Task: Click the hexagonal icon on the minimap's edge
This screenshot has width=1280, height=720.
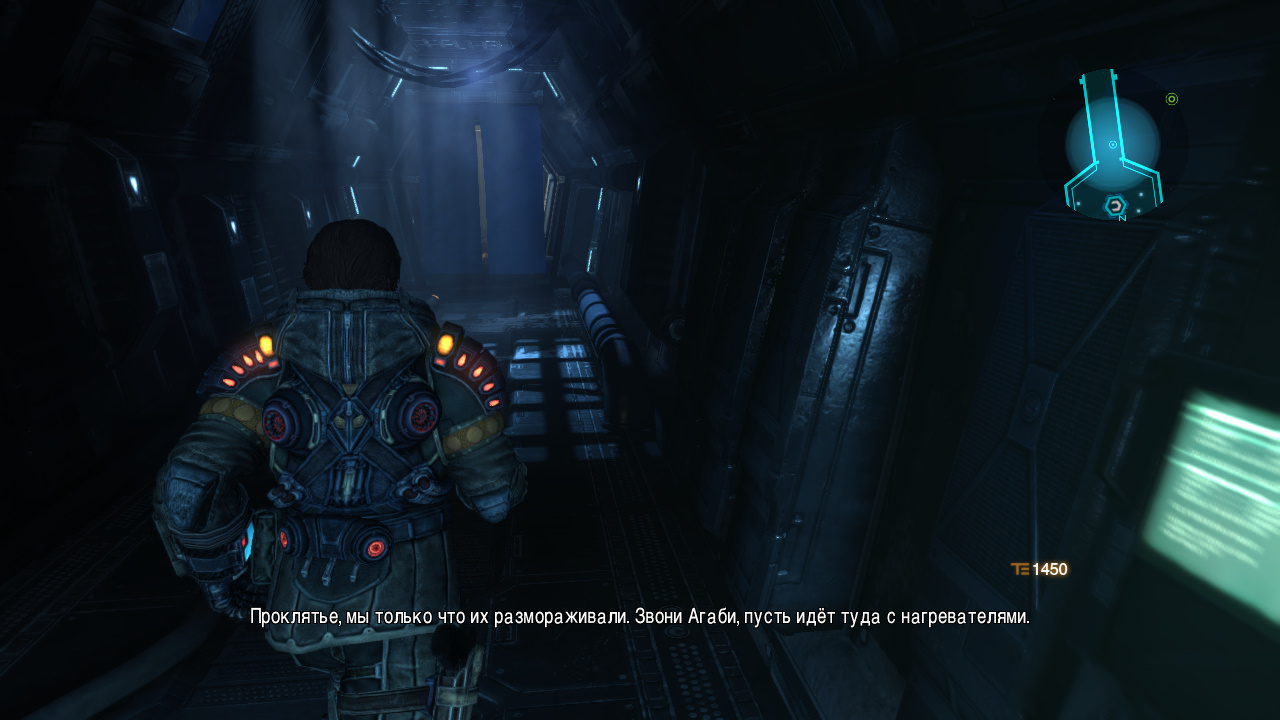Action: point(1114,206)
